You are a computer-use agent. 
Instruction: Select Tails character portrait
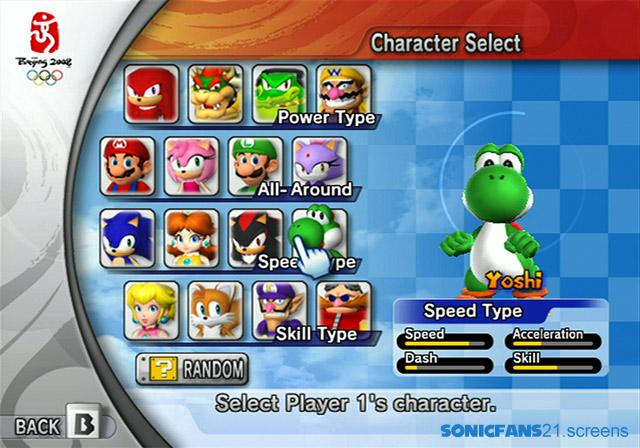[216, 310]
